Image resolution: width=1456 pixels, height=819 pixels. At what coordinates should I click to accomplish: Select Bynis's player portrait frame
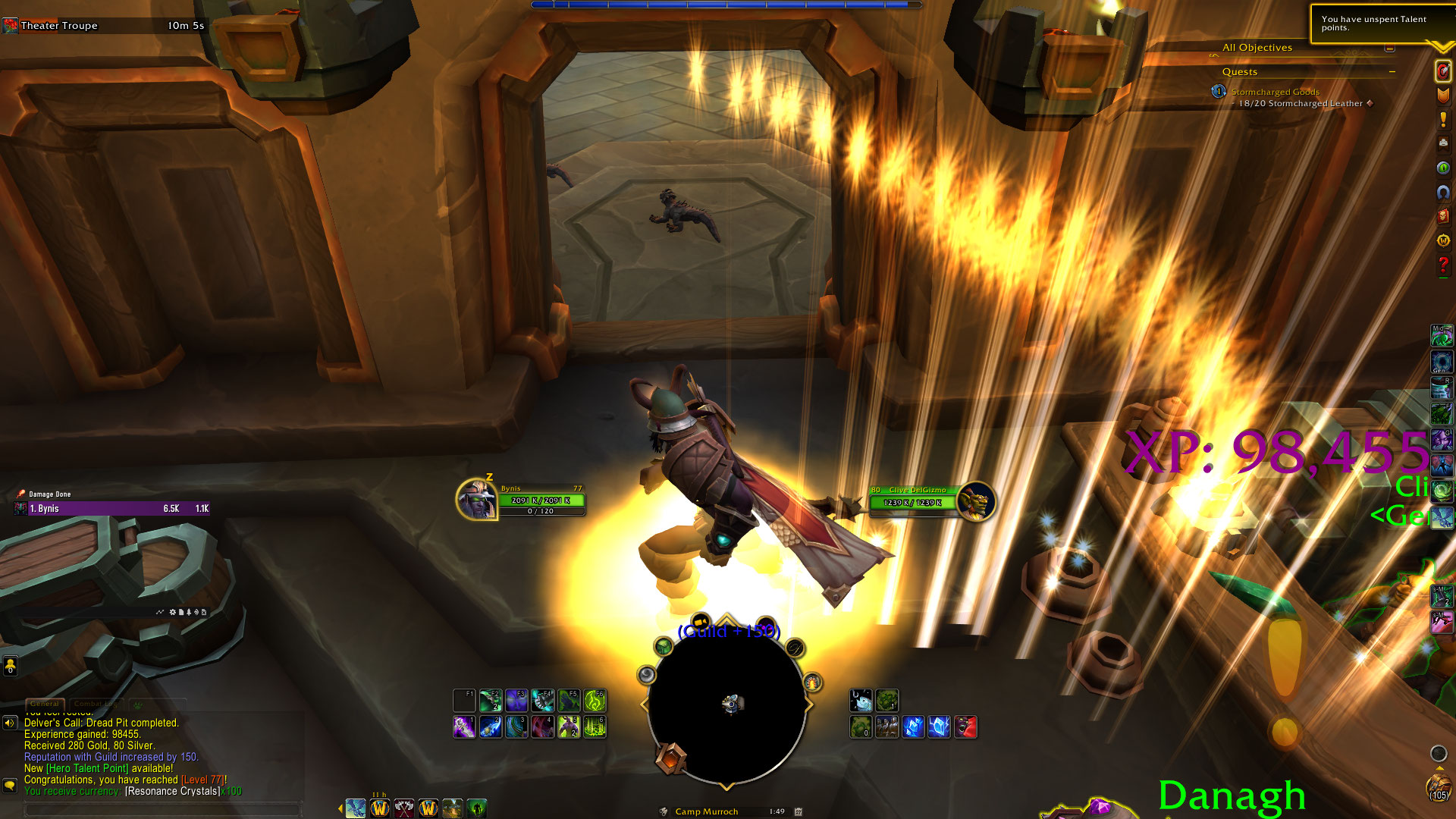pyautogui.click(x=476, y=500)
